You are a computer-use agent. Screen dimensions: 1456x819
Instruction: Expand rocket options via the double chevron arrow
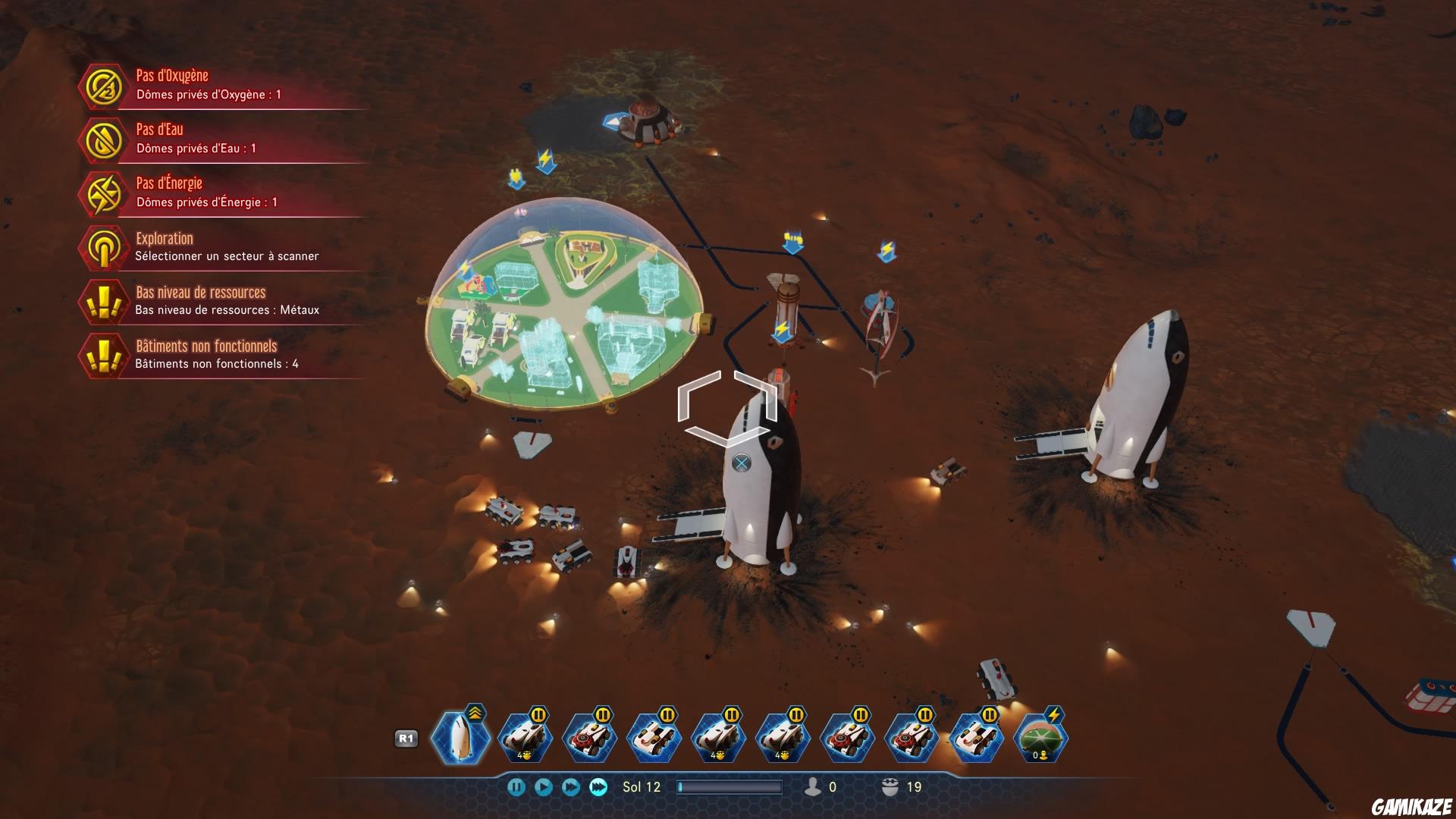pos(475,714)
